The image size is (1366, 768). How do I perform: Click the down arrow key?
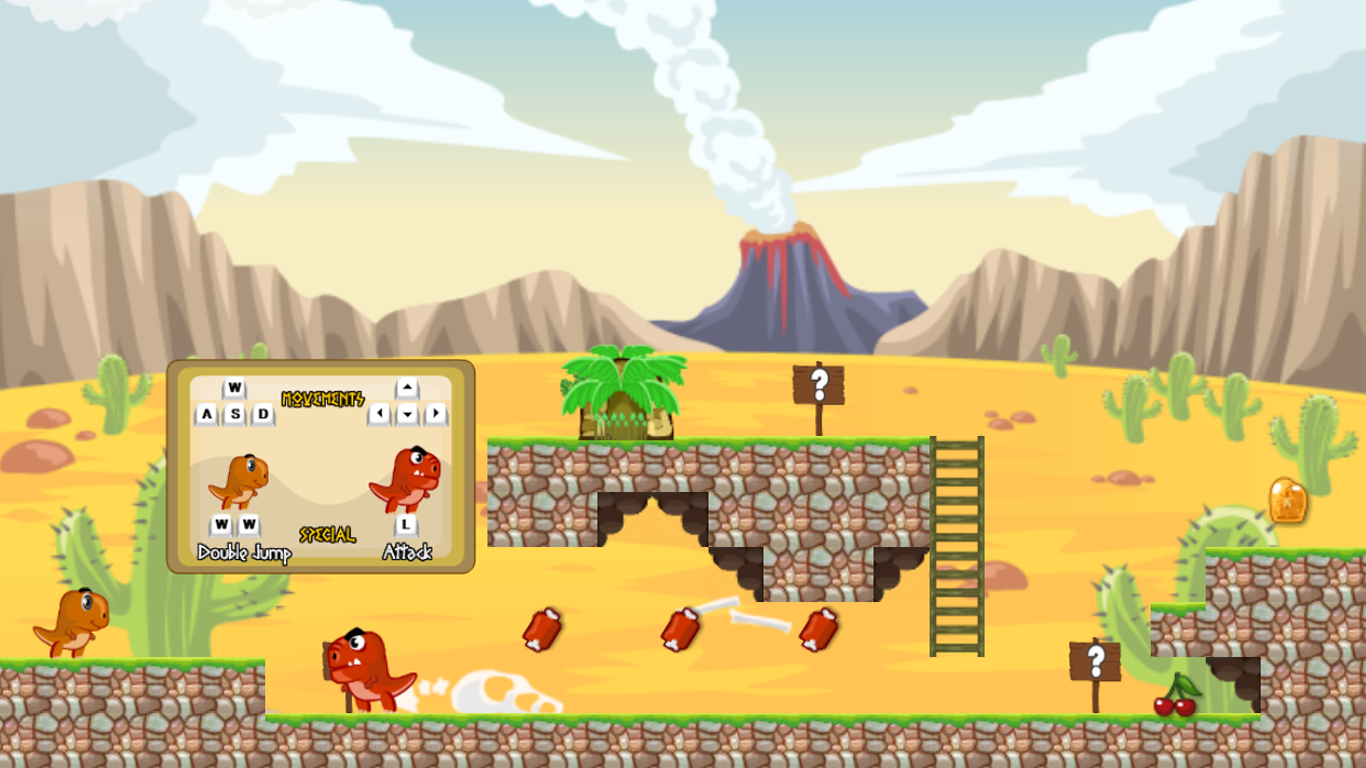click(x=409, y=412)
